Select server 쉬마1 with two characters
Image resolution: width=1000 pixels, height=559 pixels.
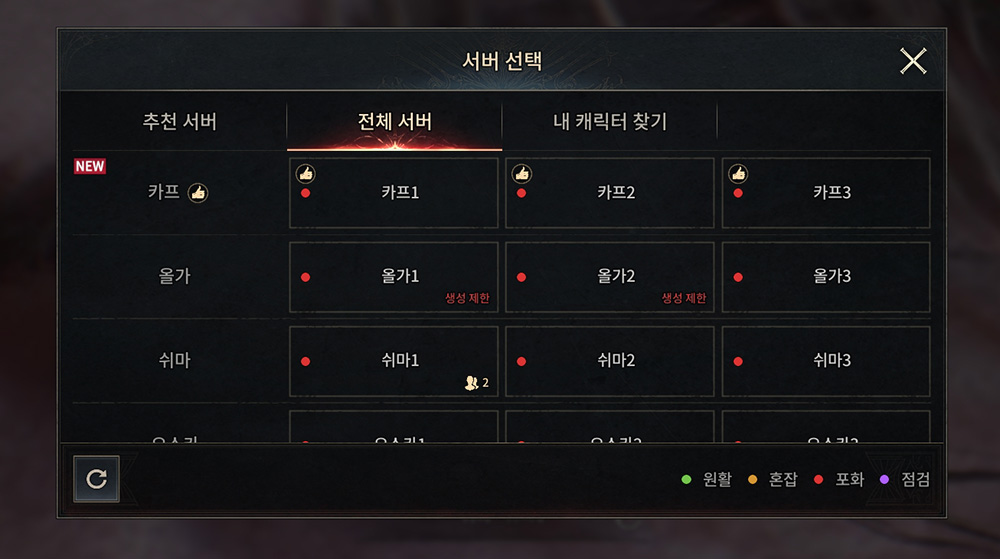394,361
